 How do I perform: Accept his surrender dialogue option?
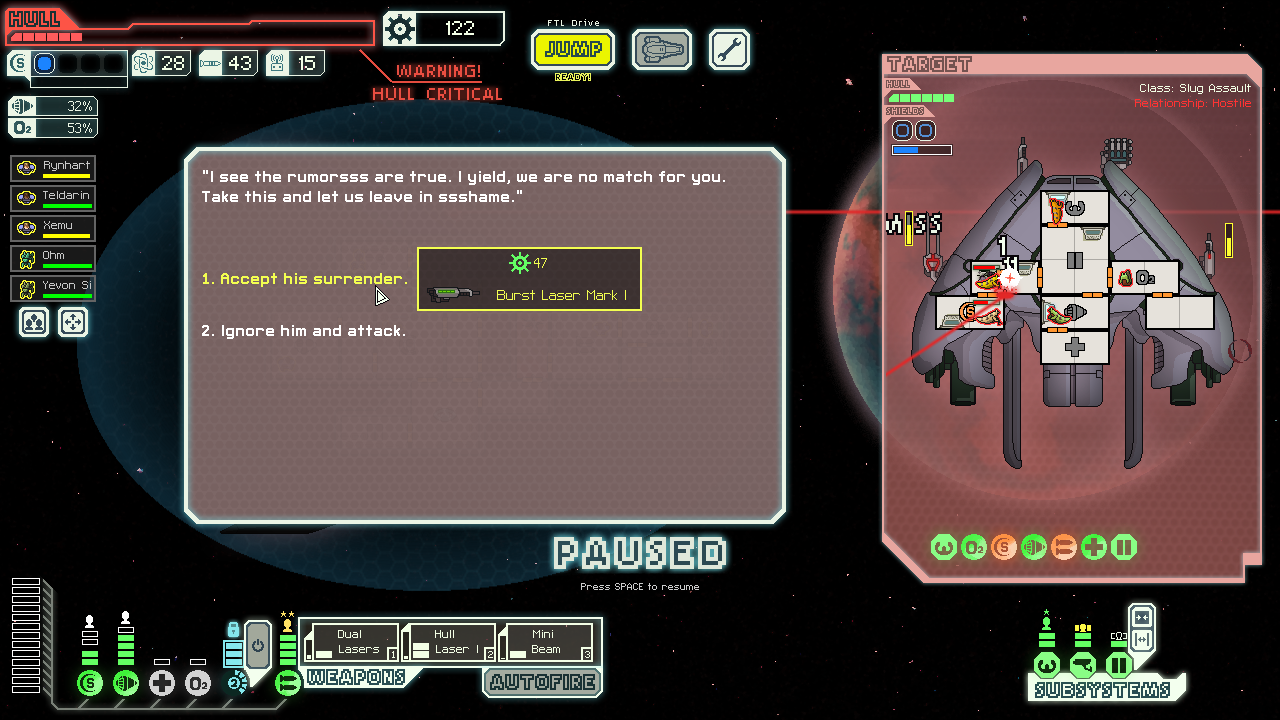pos(304,279)
